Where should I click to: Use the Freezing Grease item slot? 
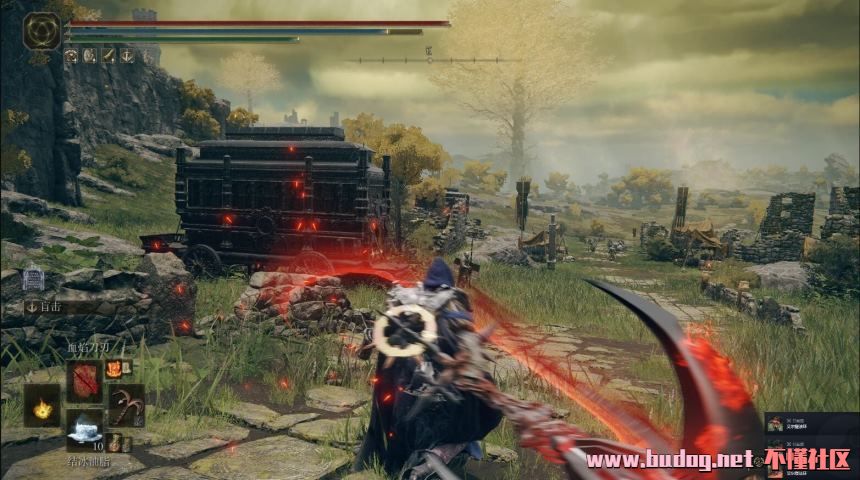[x=84, y=429]
